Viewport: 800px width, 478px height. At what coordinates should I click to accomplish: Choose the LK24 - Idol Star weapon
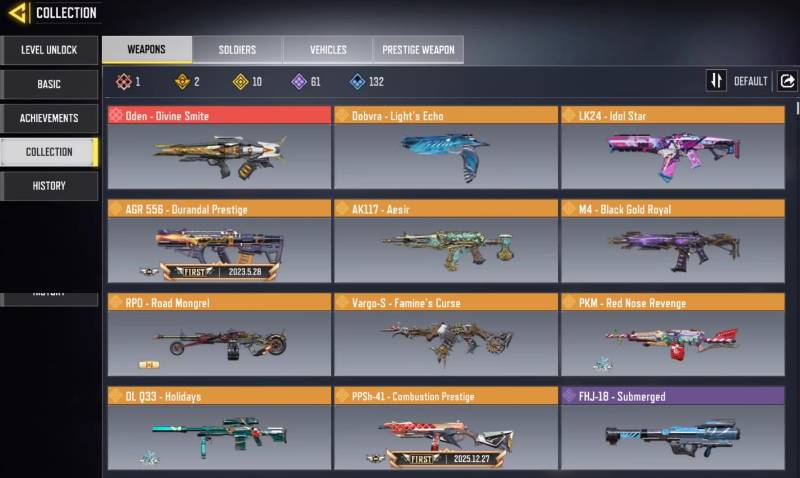point(672,148)
